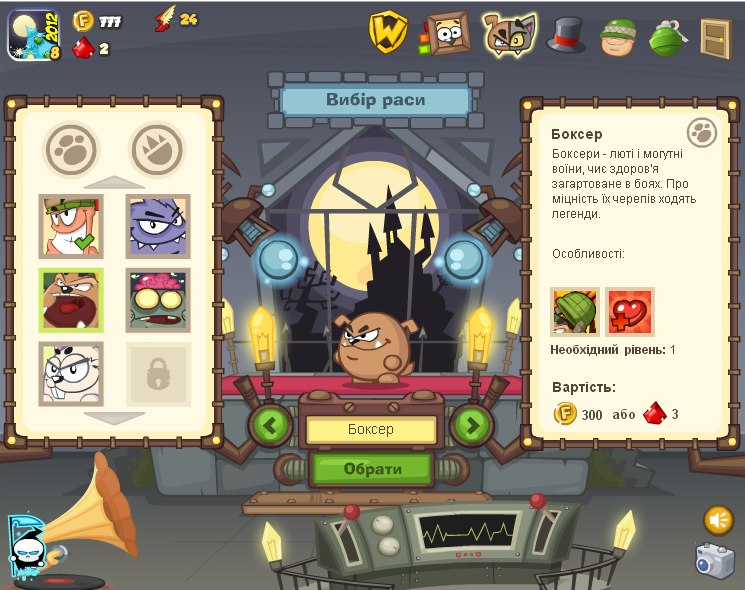Viewport: 745px width, 590px height.
Task: Show the previous race with the left arrow
Action: pyautogui.click(x=270, y=425)
